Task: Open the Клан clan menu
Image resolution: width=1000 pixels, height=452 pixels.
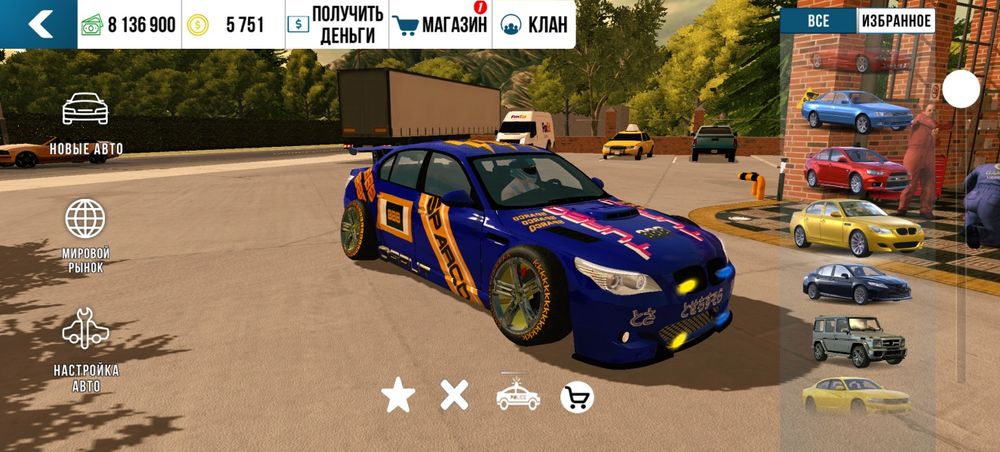Action: pyautogui.click(x=533, y=25)
